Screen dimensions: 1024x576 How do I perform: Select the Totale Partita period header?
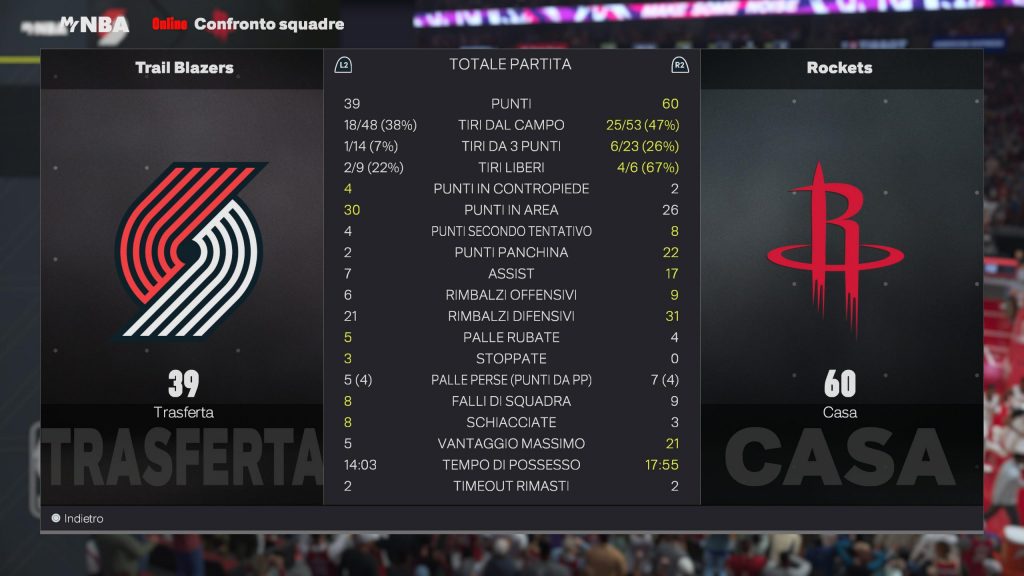point(510,64)
